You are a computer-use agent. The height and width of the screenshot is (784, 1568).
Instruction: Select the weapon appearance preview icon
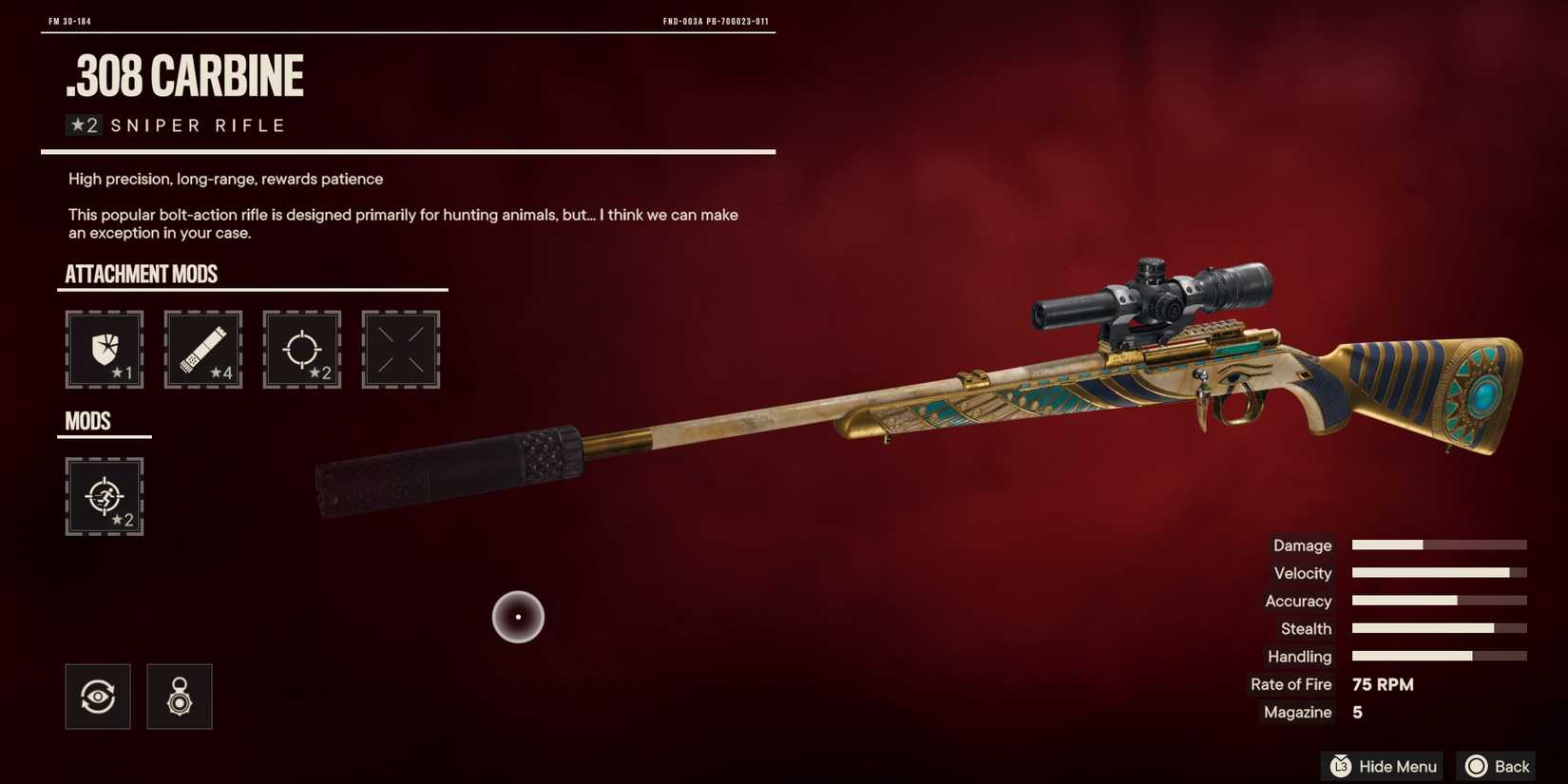click(x=97, y=696)
